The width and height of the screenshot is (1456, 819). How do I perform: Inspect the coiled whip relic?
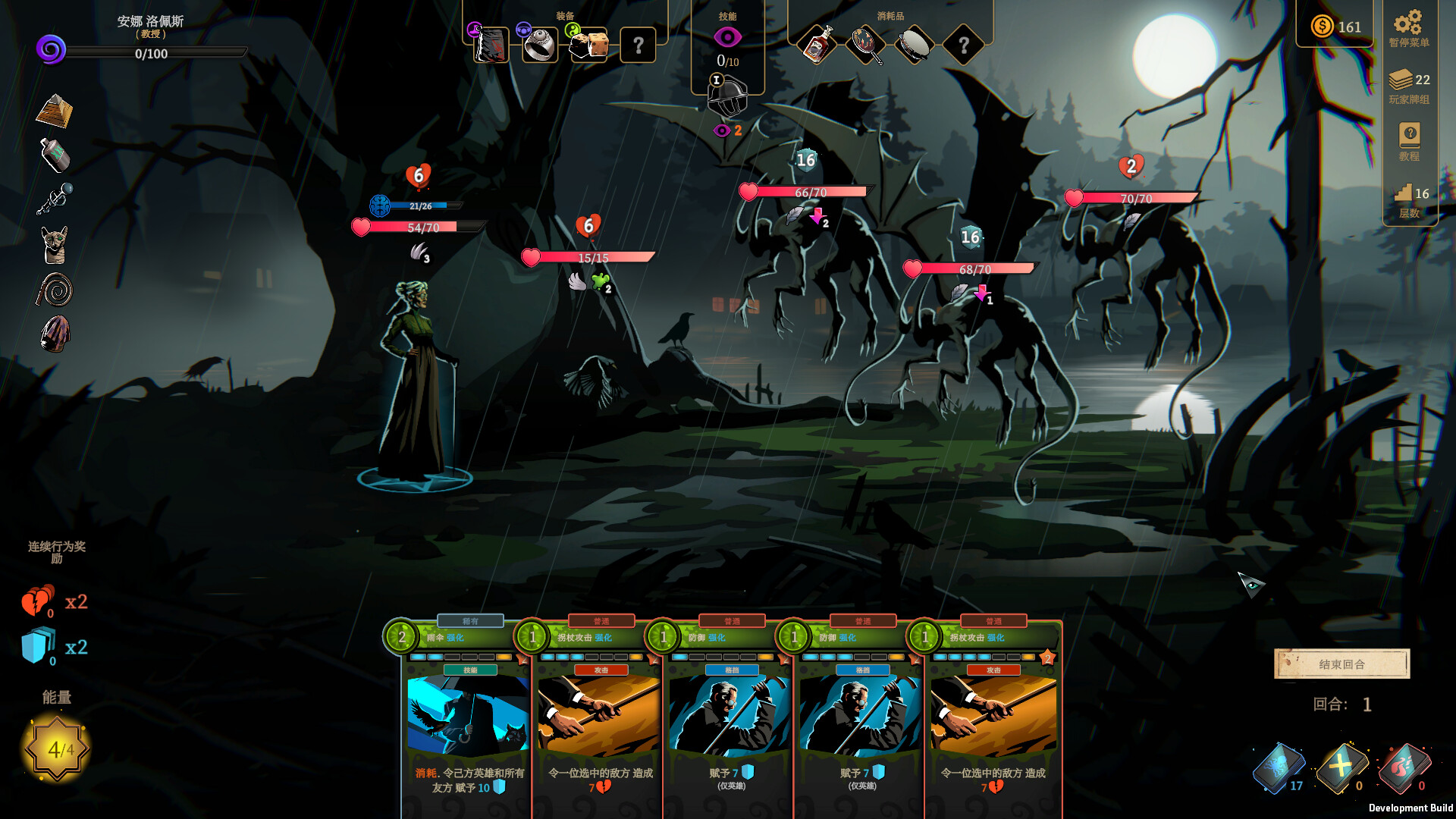pos(55,290)
